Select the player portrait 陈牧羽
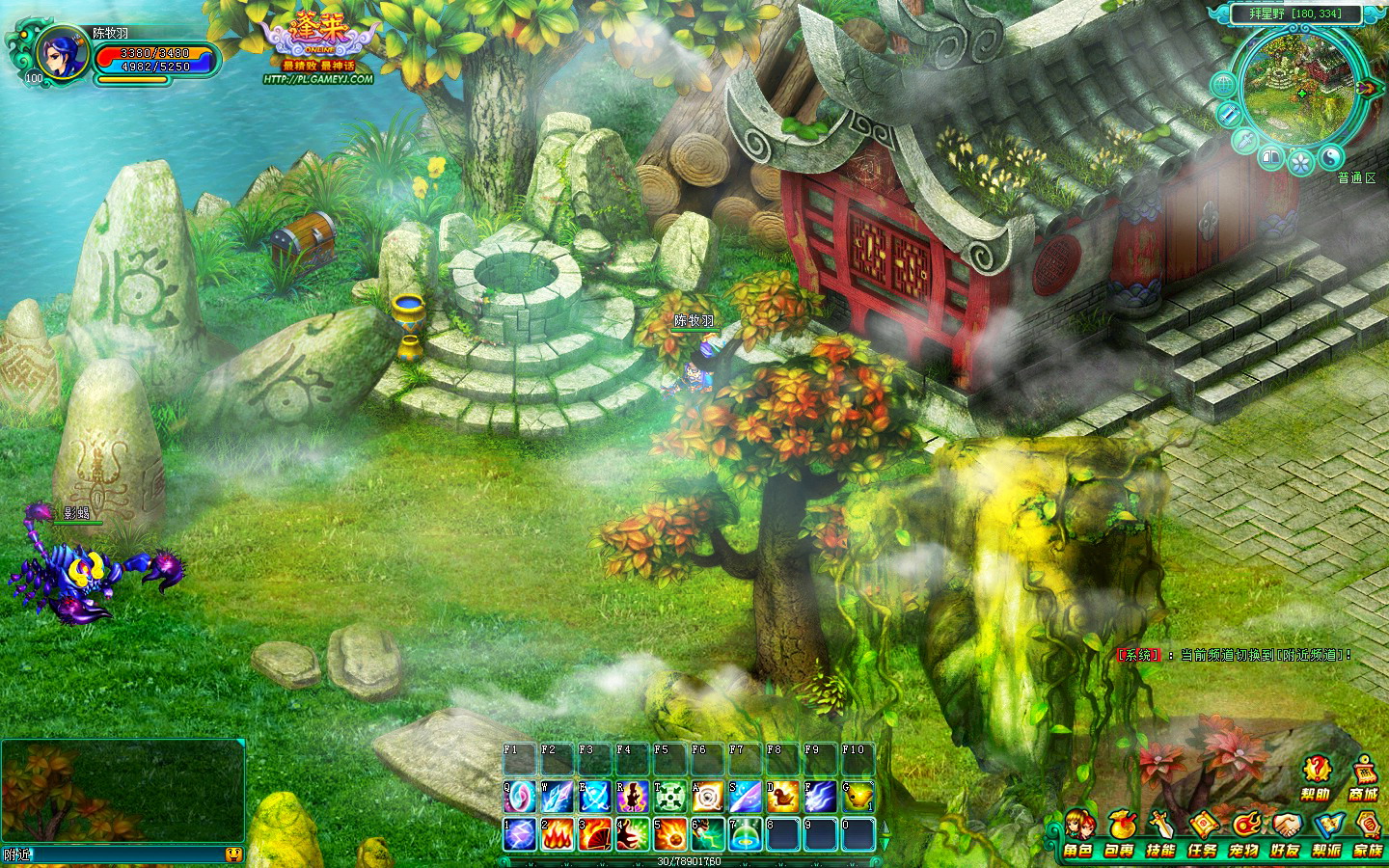This screenshot has height=868, width=1389. coord(61,53)
